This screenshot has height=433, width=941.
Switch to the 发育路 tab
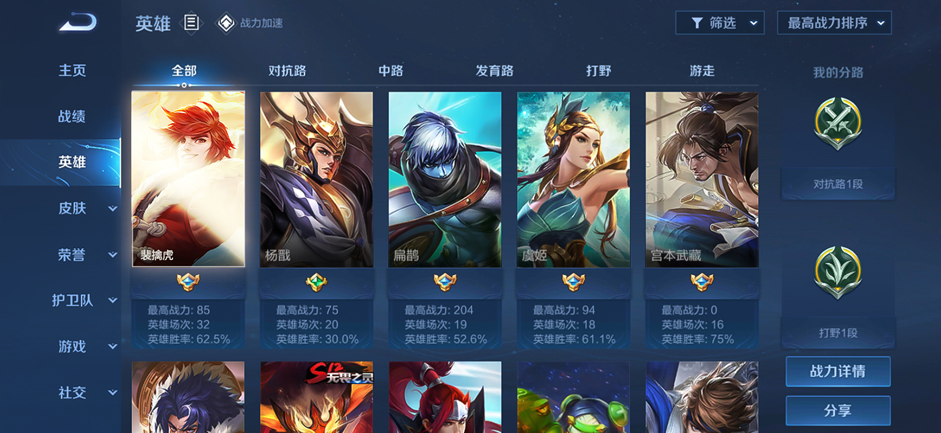tap(494, 71)
